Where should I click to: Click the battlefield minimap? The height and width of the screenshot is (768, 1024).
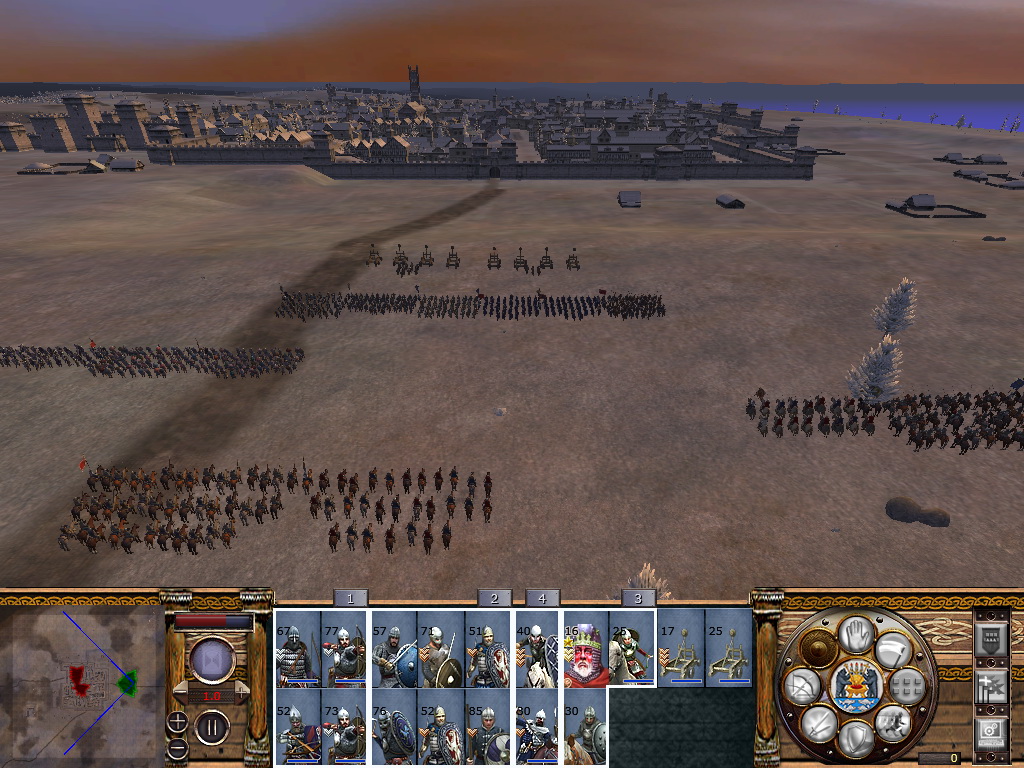[82, 684]
